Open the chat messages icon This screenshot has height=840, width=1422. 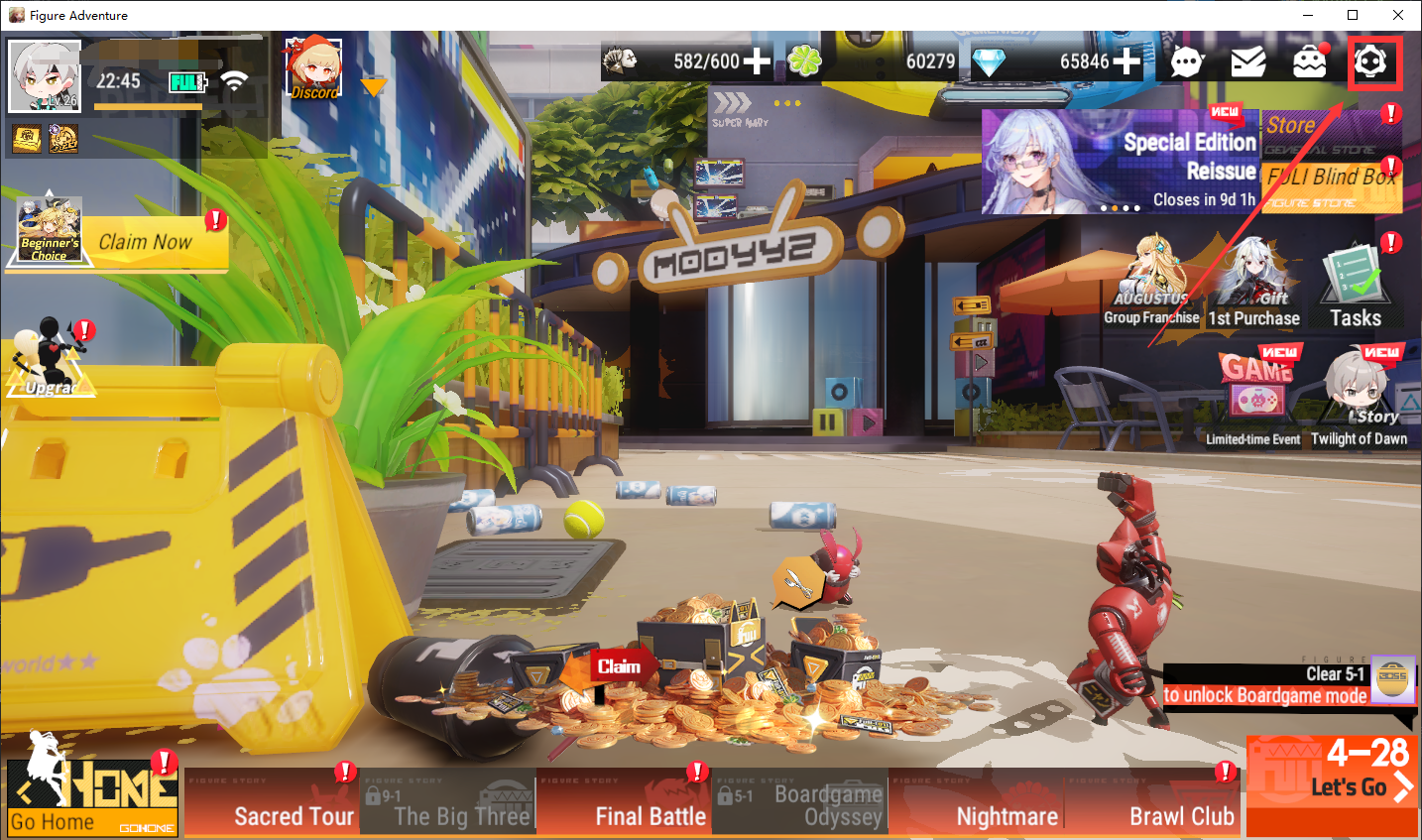point(1186,61)
